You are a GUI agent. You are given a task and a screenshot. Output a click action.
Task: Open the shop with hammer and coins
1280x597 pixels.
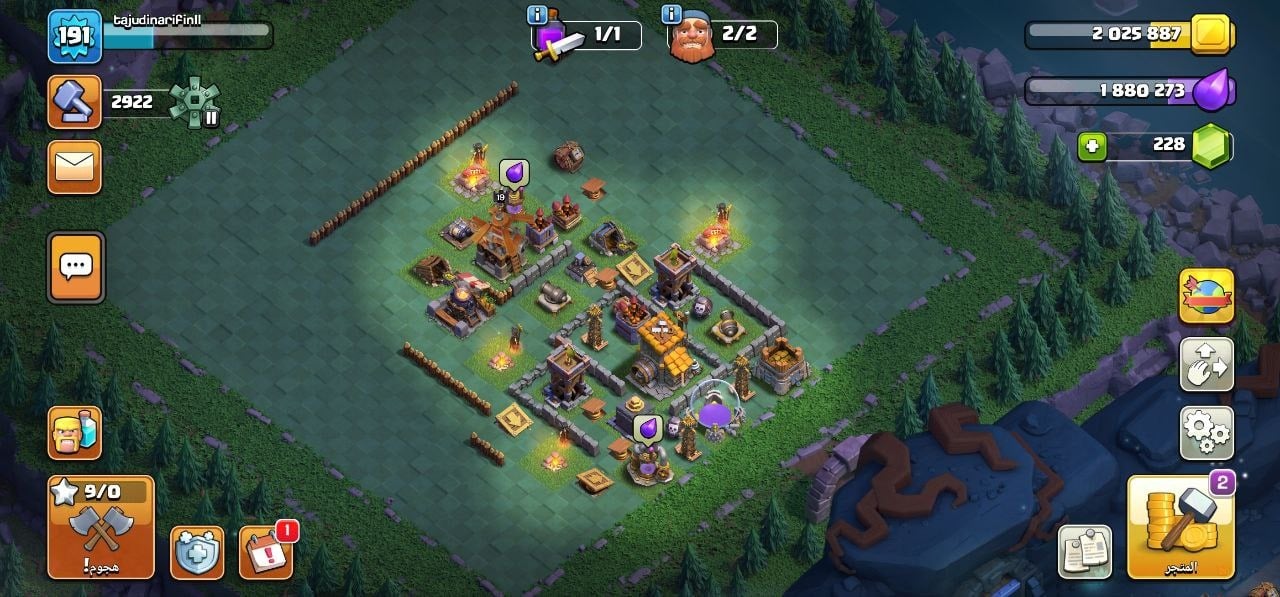pyautogui.click(x=1181, y=526)
